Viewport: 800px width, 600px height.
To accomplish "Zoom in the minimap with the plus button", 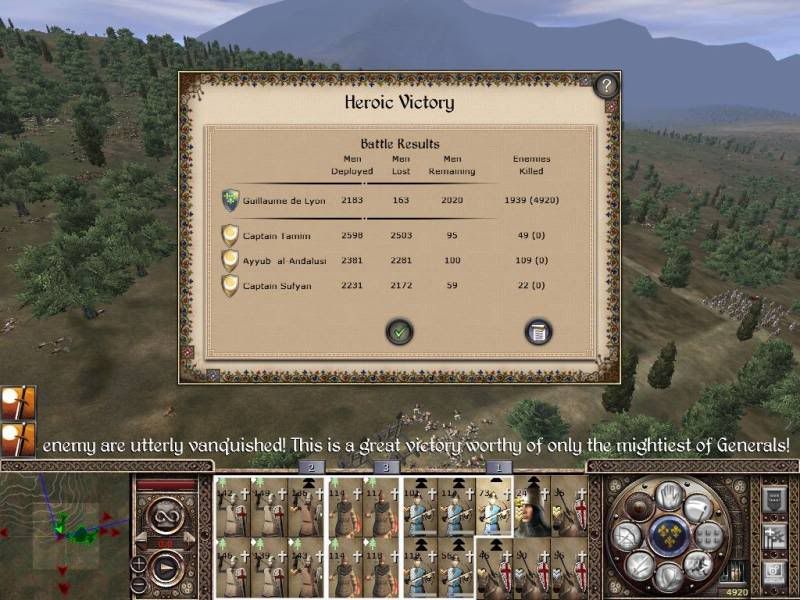I will point(139,565).
